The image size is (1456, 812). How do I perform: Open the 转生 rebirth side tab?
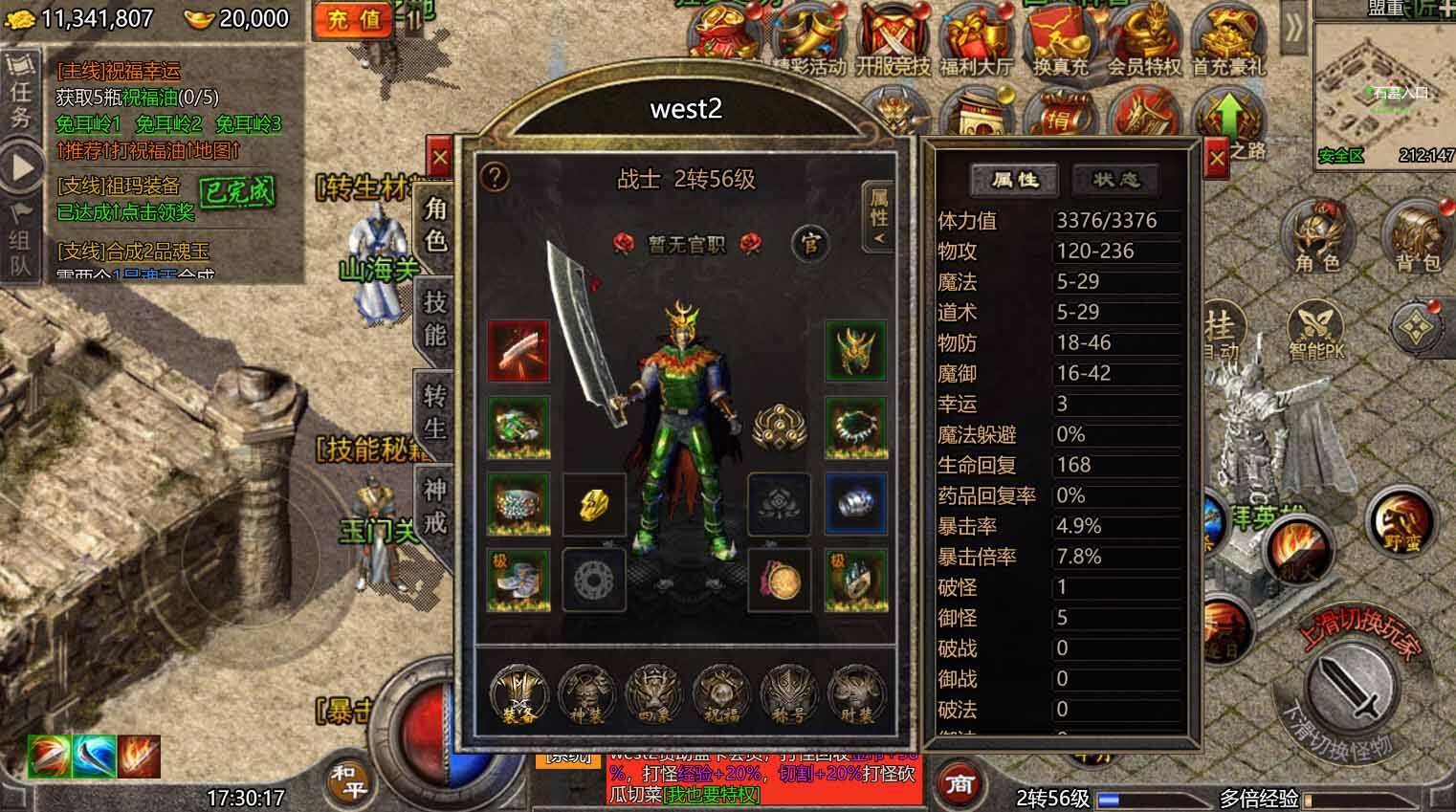click(435, 411)
